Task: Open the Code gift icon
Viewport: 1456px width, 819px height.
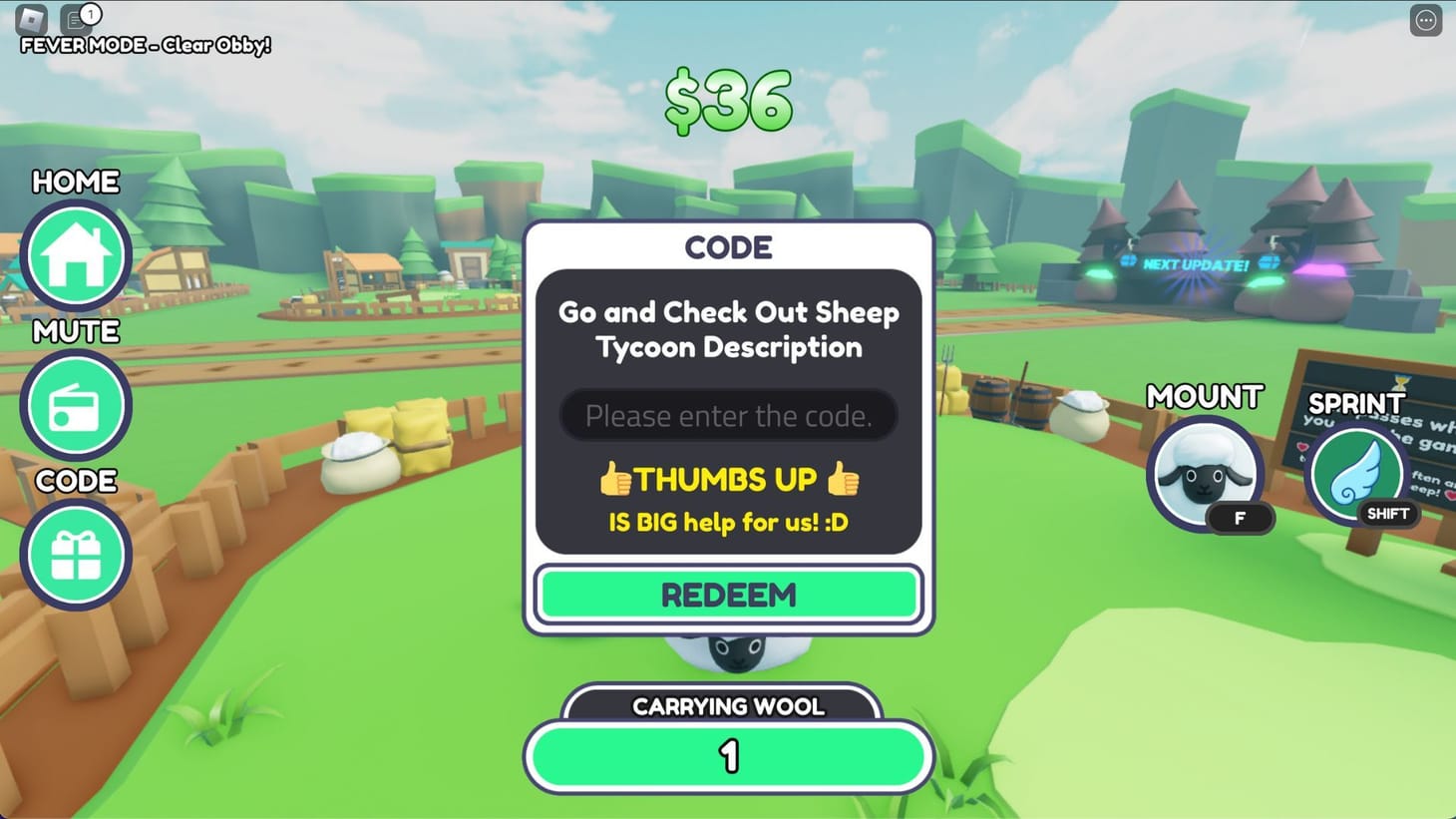Action: pyautogui.click(x=76, y=555)
